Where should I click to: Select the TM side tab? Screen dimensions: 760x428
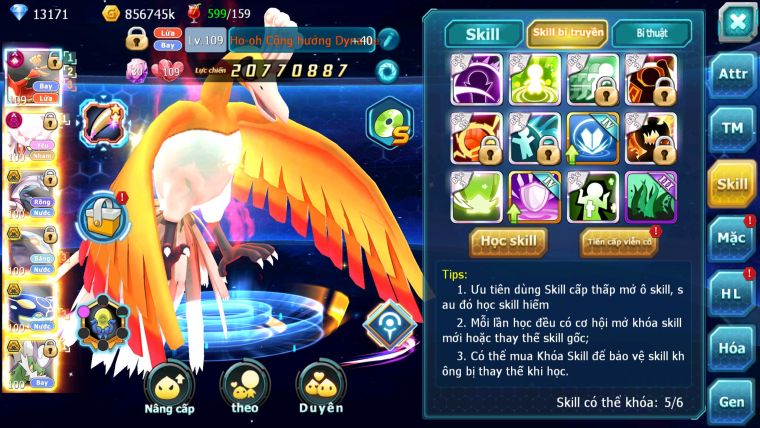(x=732, y=131)
